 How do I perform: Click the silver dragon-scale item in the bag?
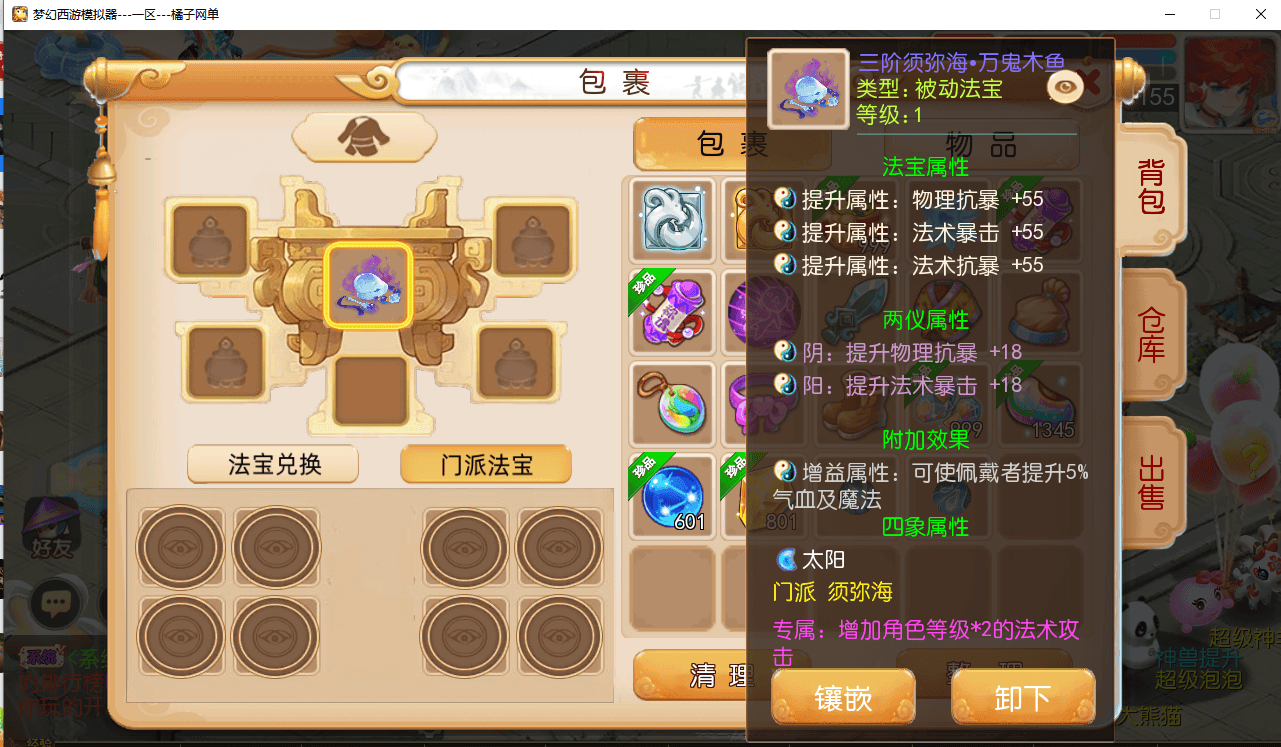671,218
